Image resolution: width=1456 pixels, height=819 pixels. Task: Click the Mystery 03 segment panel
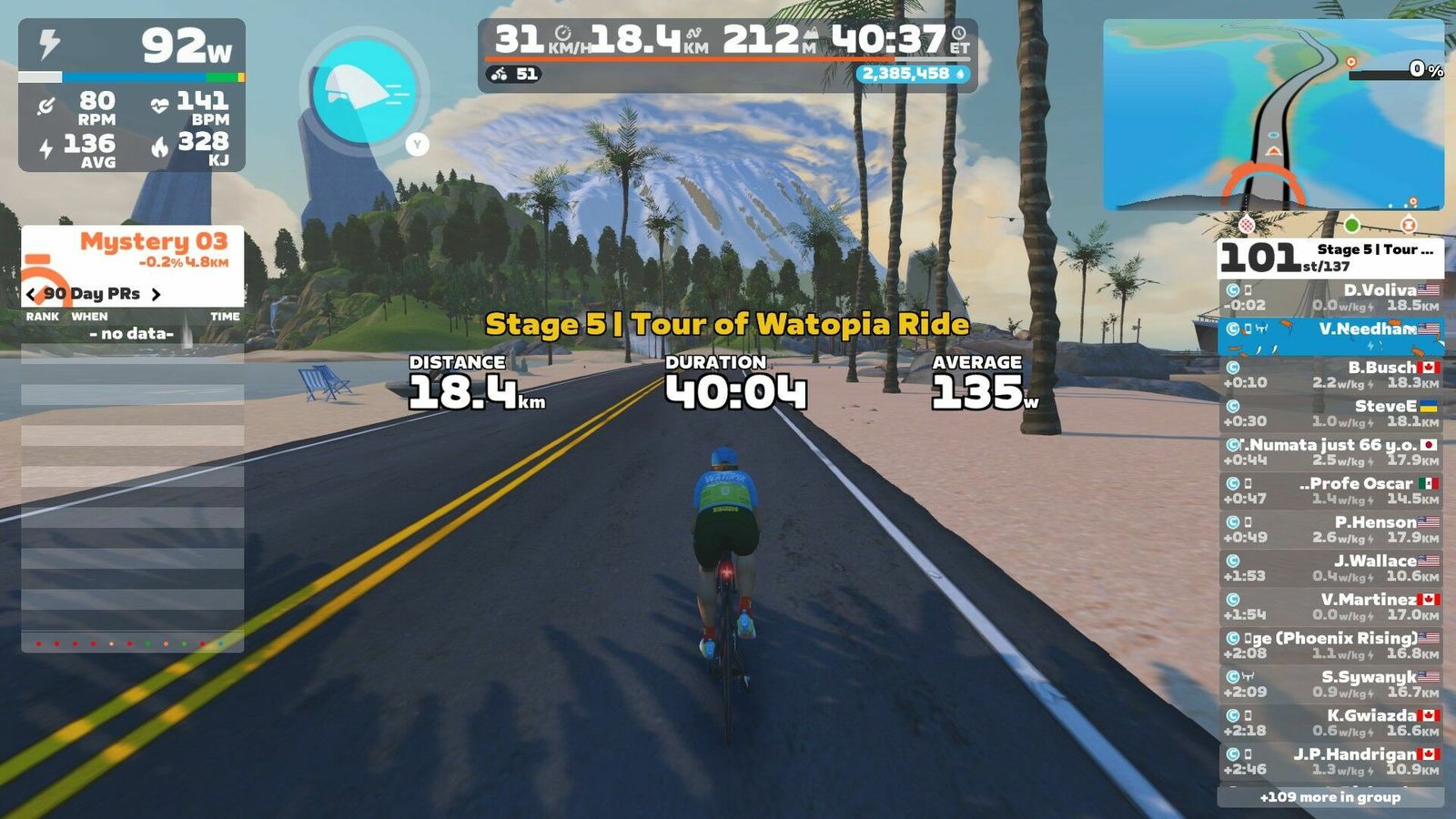133,250
